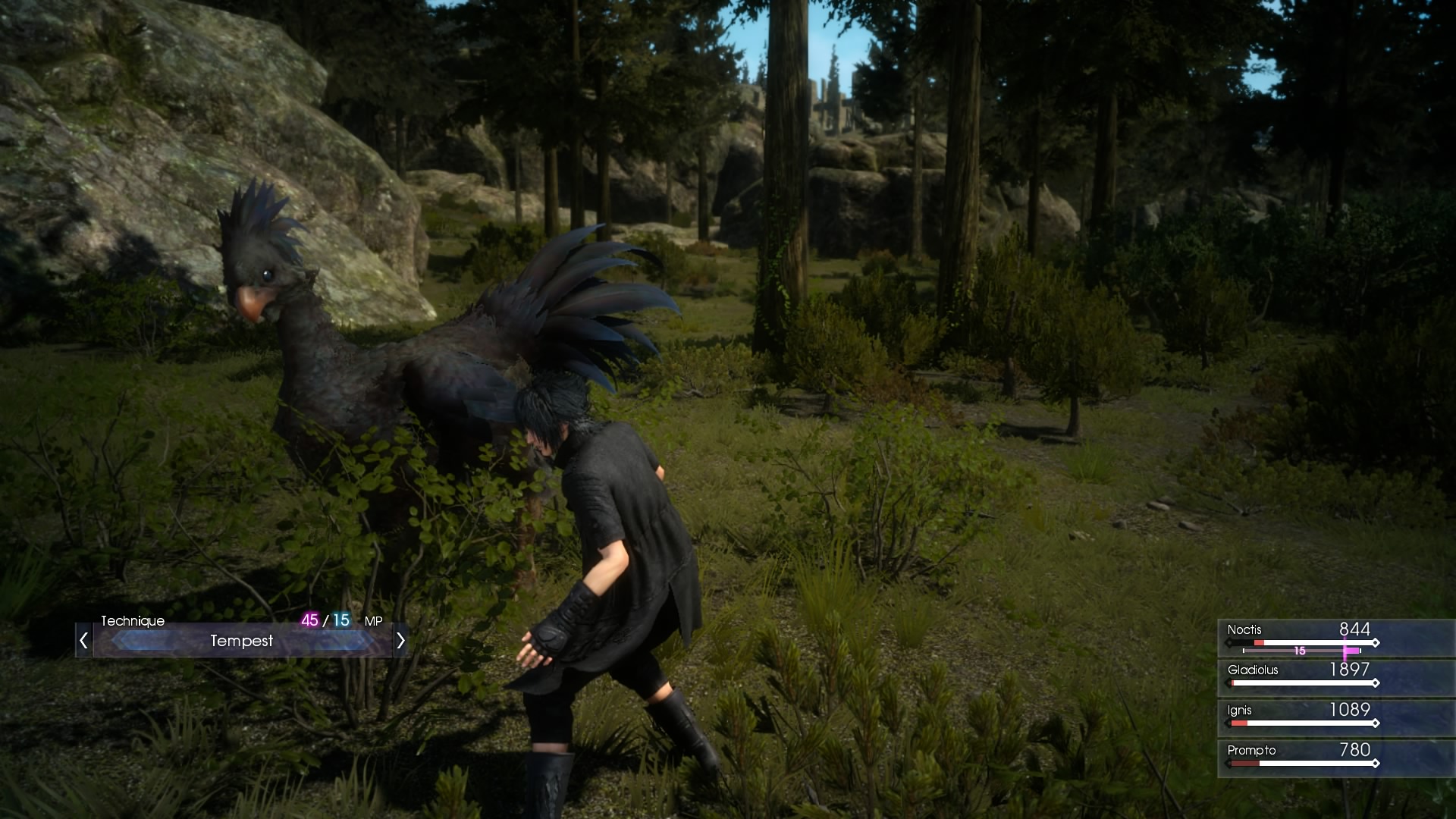
Task: Cycle to the previous technique with the left arrow
Action: [x=84, y=642]
